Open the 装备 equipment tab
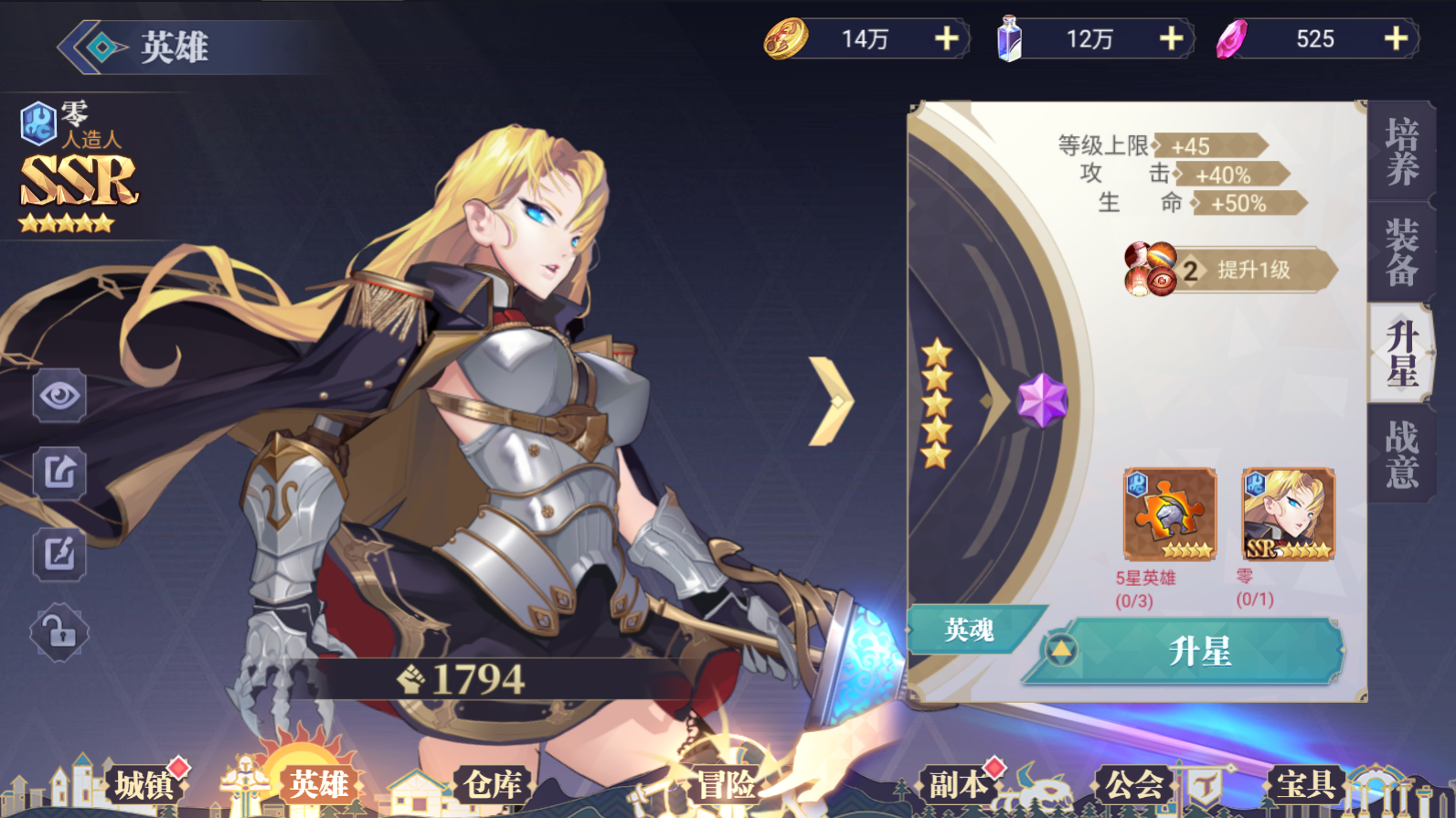 coord(1400,252)
